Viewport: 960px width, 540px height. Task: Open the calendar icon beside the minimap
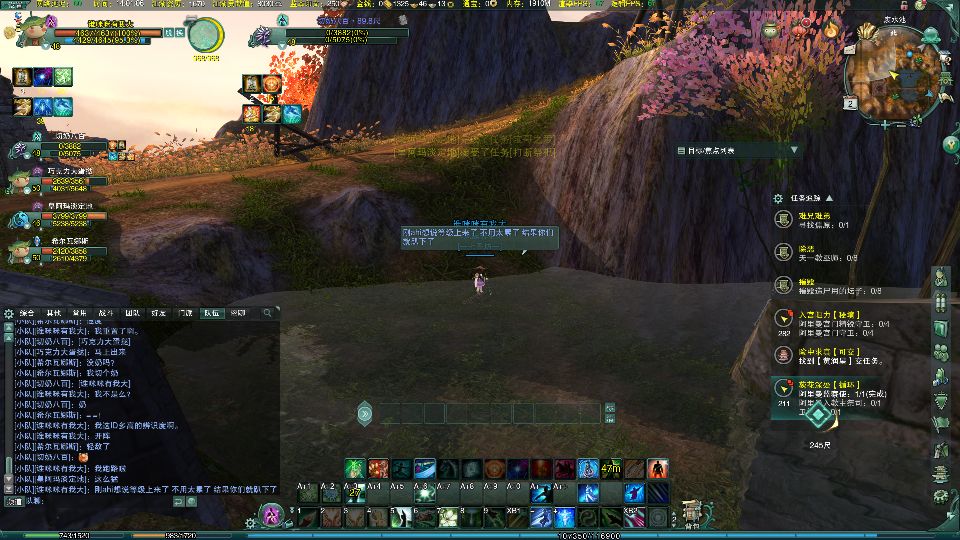tap(850, 102)
